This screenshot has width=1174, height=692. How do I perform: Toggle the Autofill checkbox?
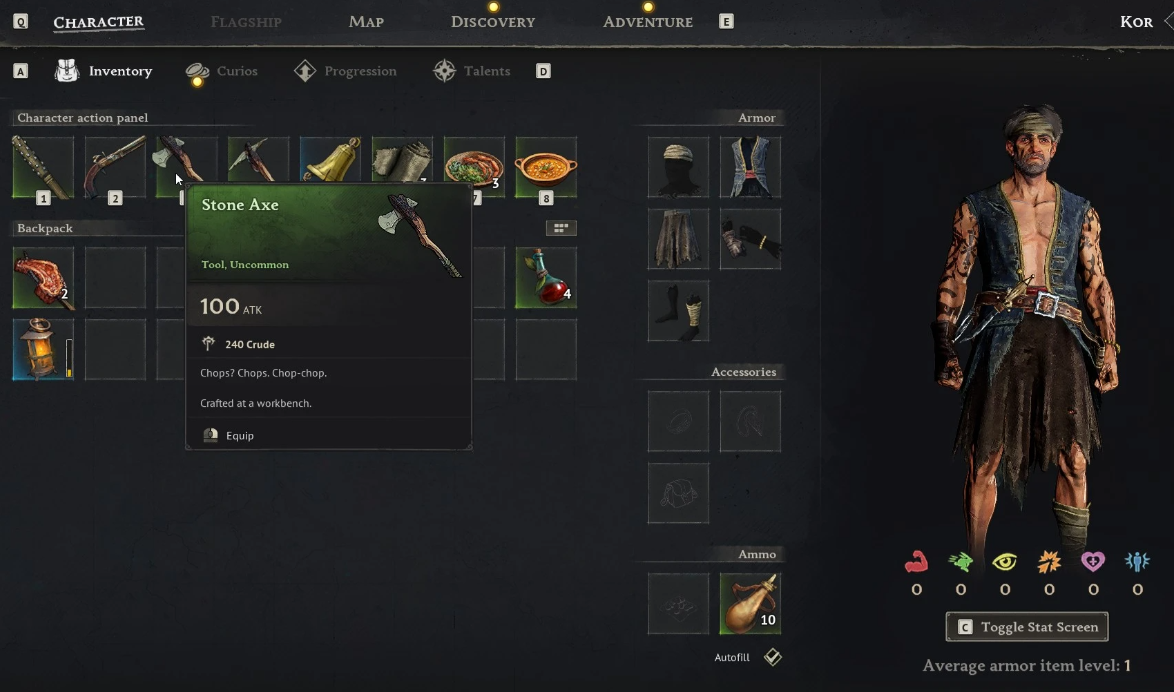[x=772, y=657]
